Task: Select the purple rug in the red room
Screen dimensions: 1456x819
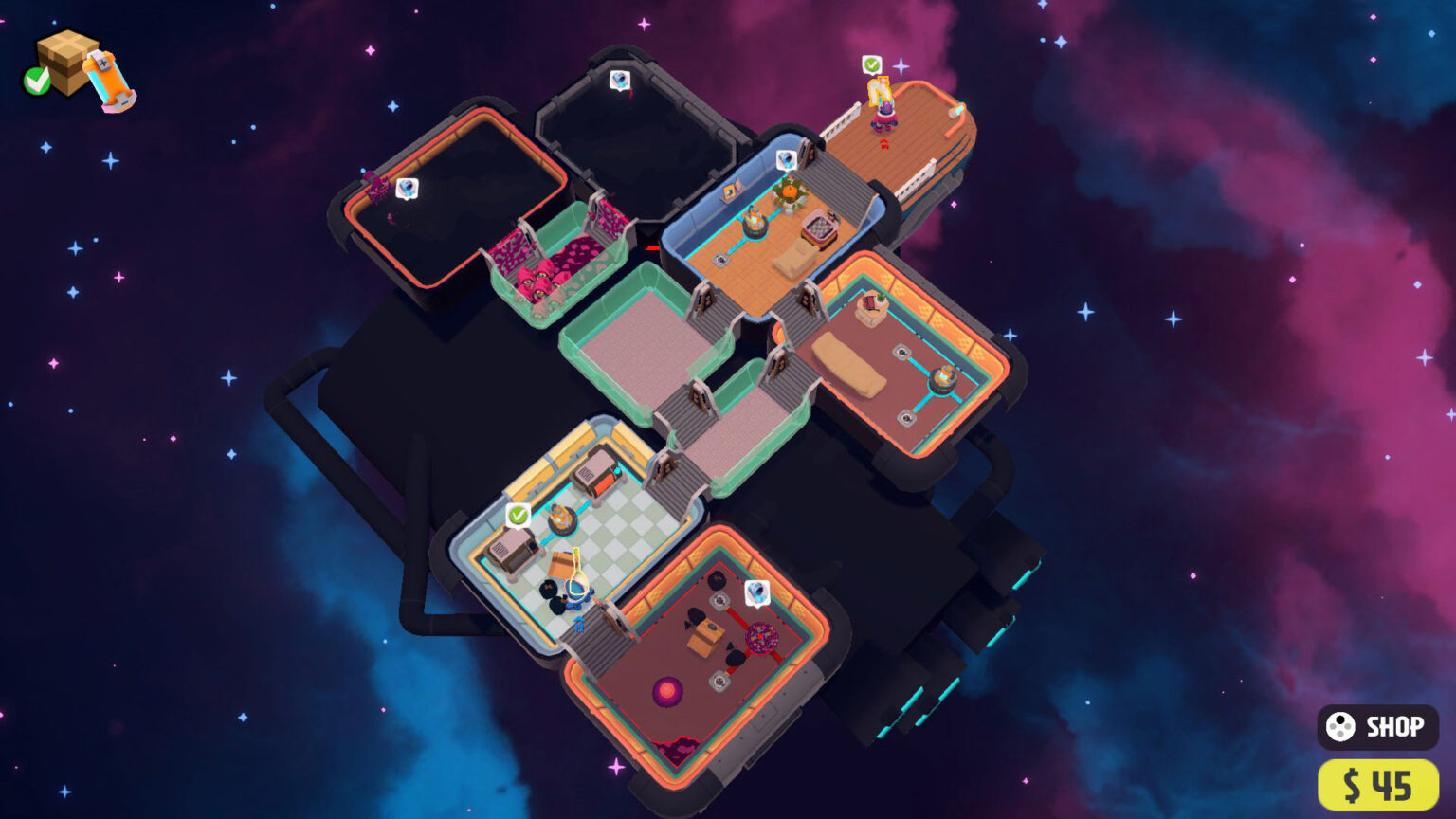Action: pyautogui.click(x=667, y=692)
